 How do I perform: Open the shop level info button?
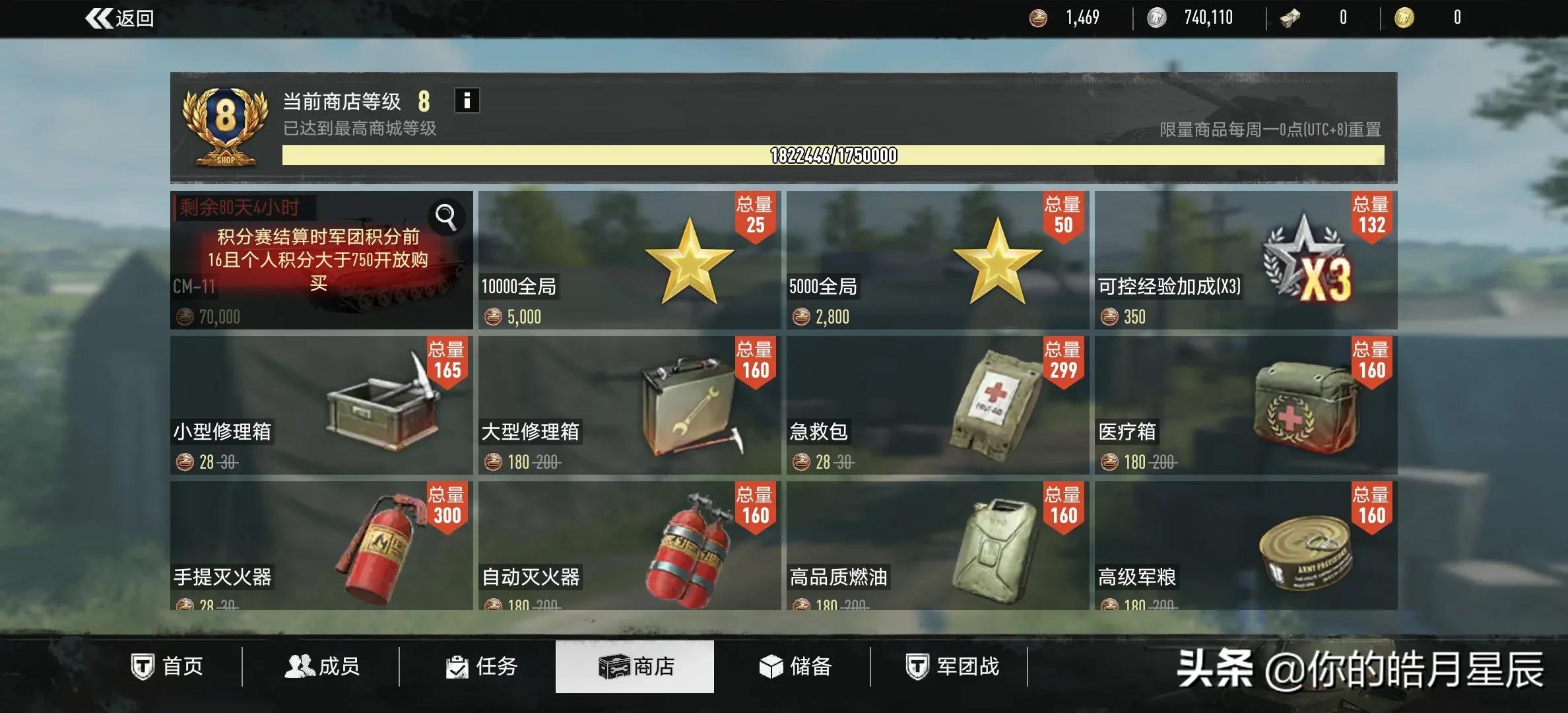467,100
